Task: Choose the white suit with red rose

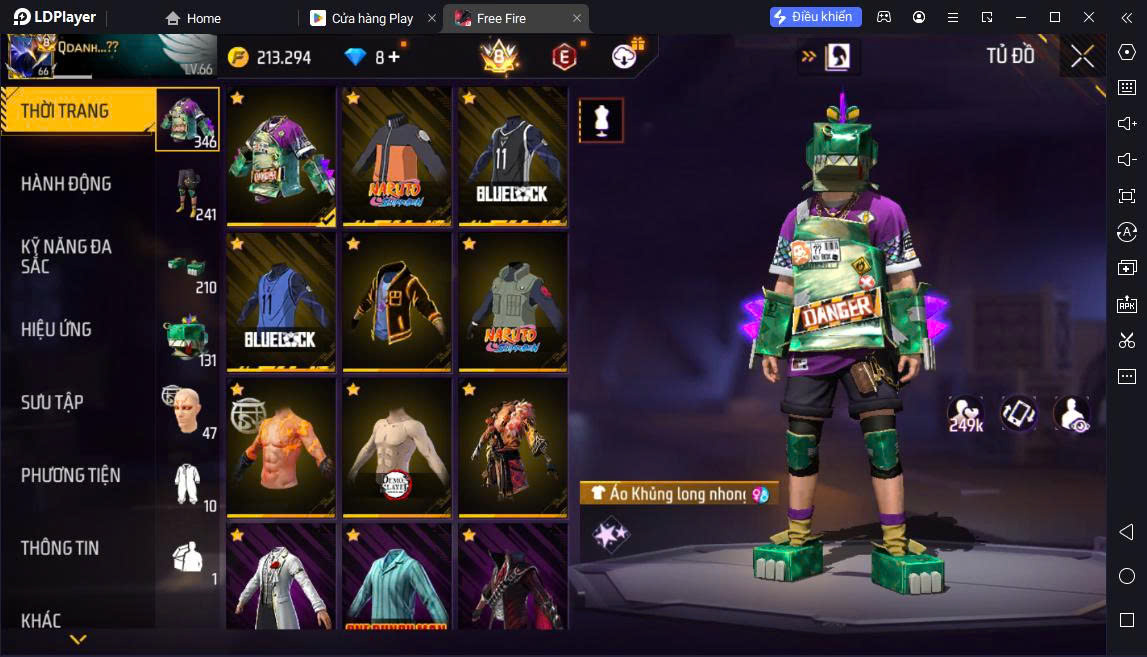Action: 281,578
